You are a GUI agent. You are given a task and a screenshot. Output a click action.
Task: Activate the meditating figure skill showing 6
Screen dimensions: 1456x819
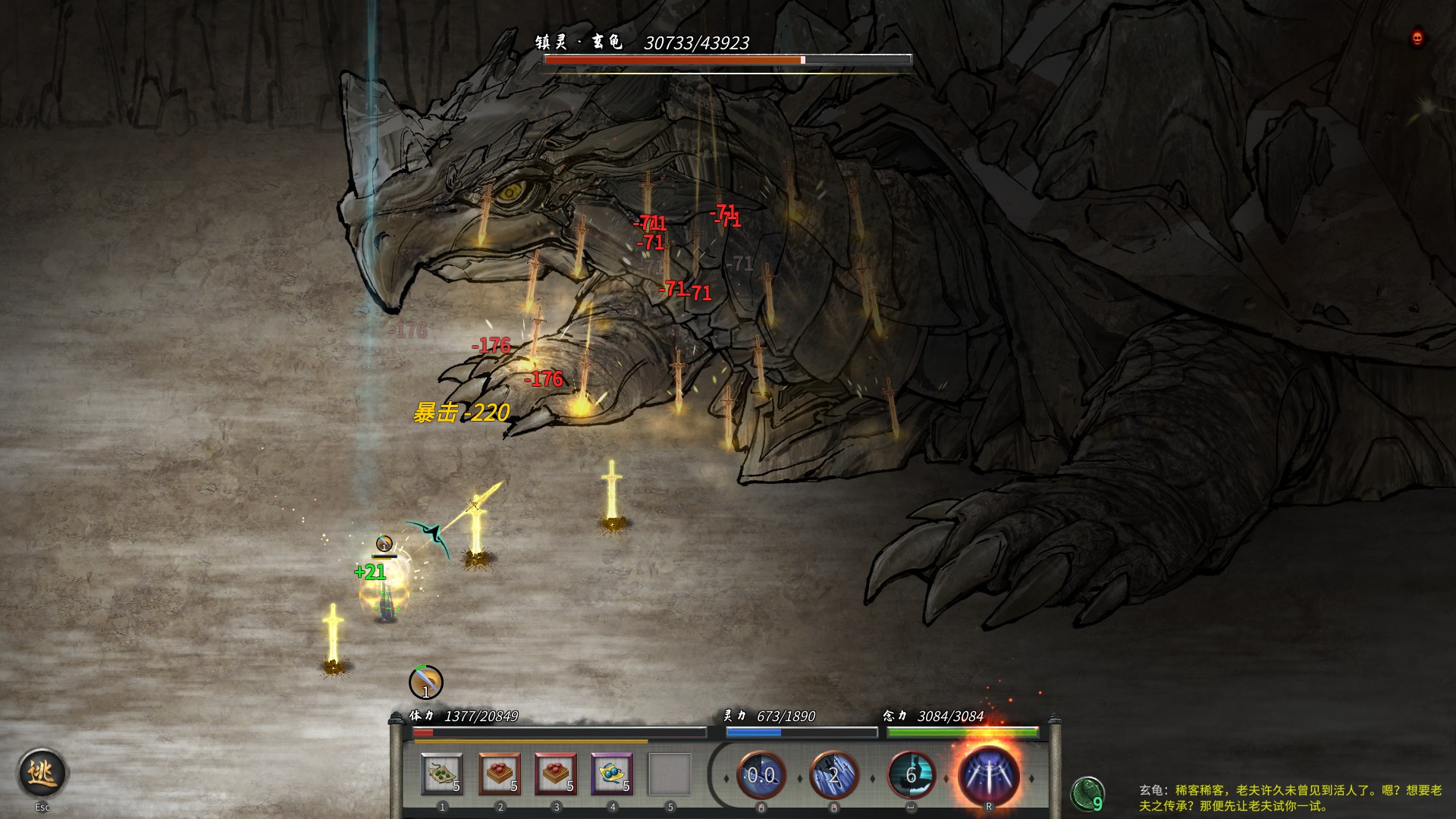[911, 775]
